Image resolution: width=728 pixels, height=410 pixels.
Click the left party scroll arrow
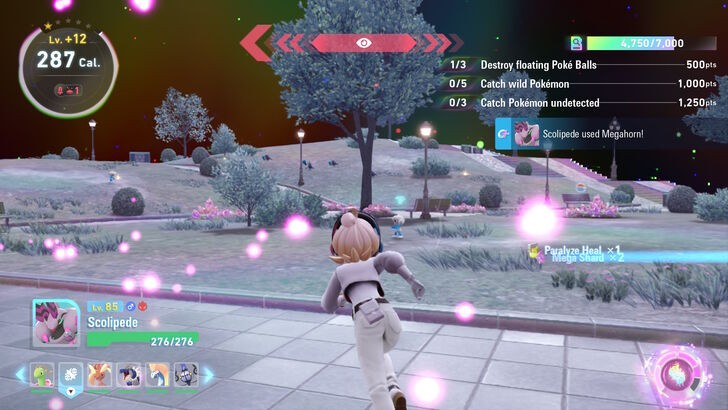20,374
